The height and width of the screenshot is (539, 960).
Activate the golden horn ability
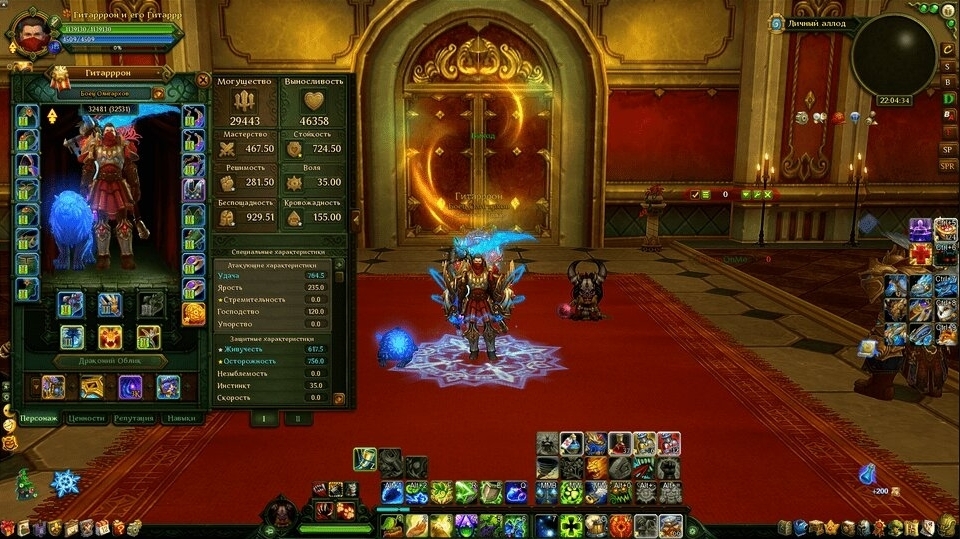pos(416,525)
